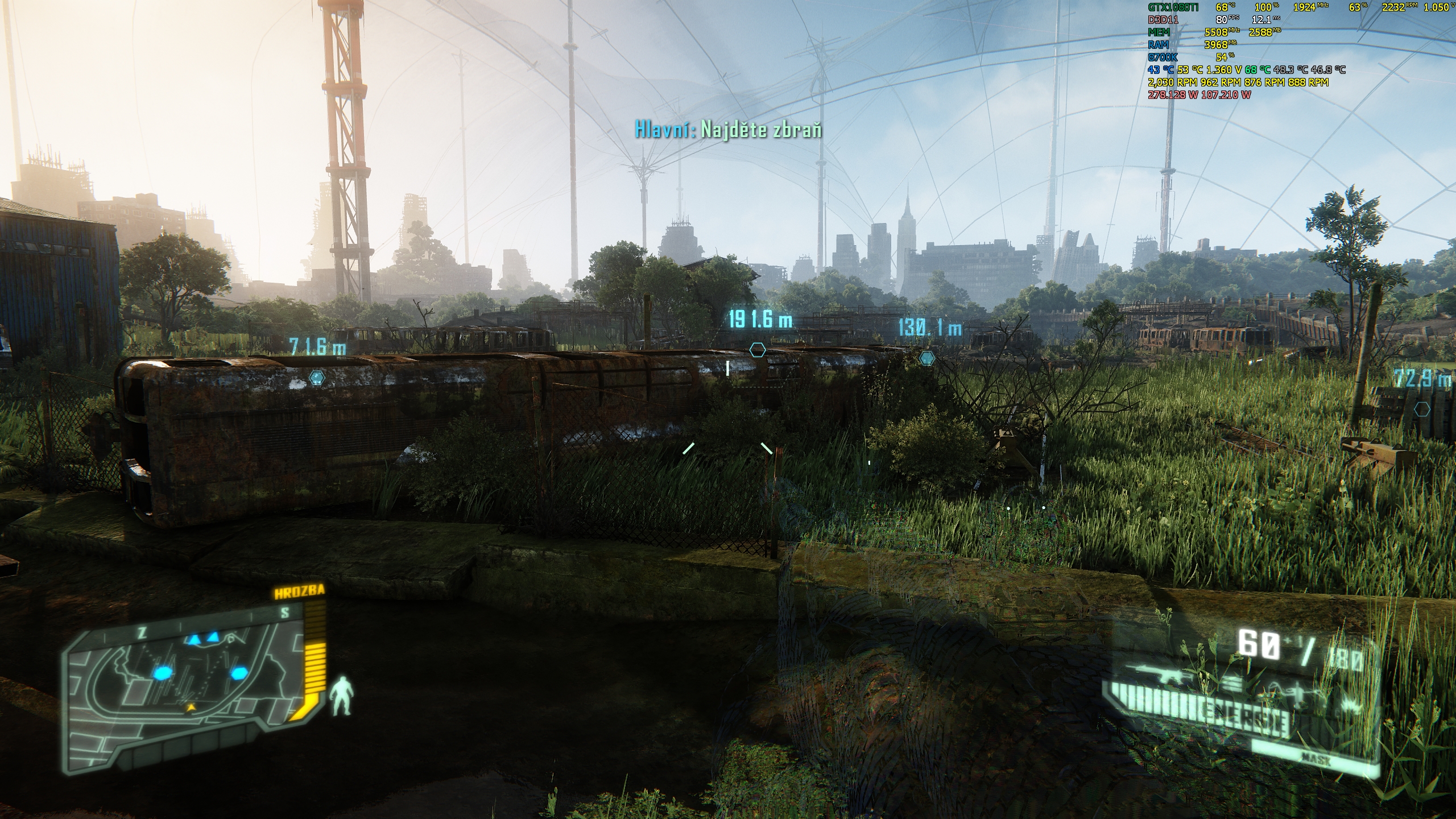Select the hexagon waypoint marked 130.1 m
Viewport: 1456px width, 819px height.
926,358
